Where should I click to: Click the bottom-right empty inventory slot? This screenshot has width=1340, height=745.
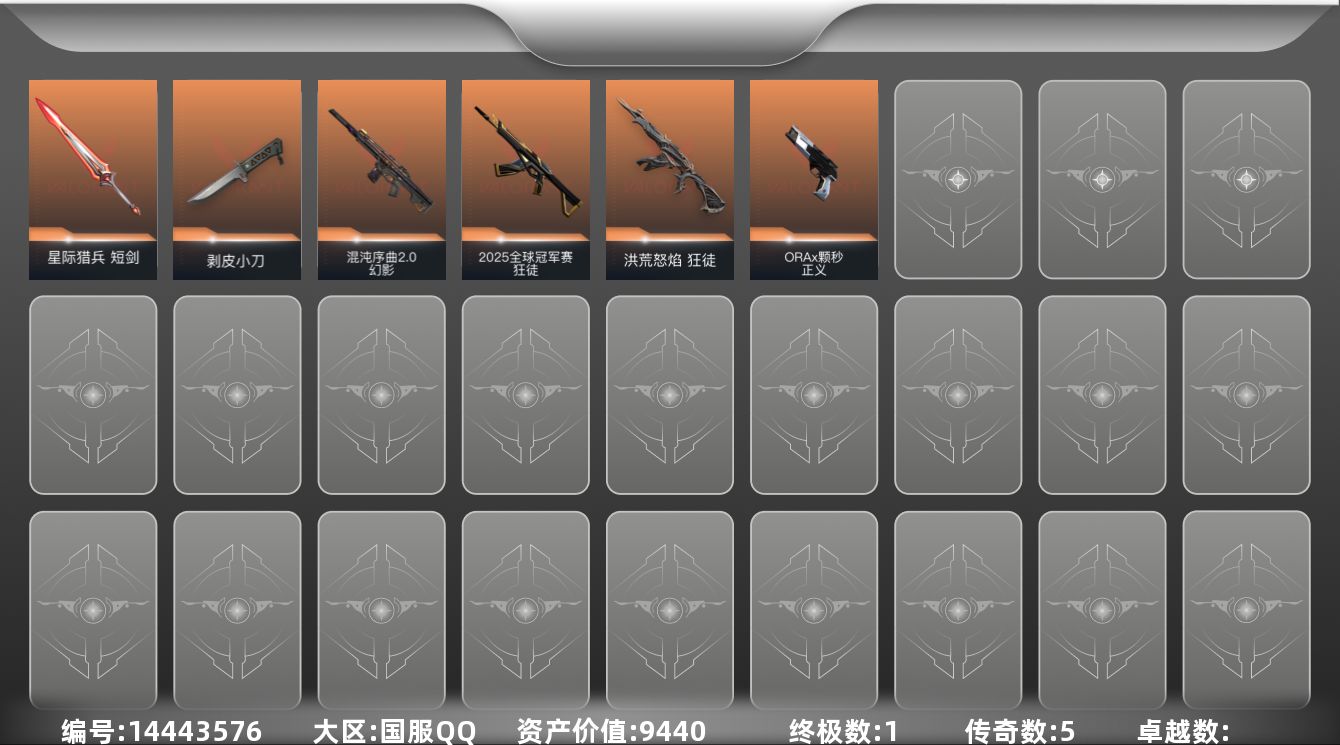coord(1245,610)
